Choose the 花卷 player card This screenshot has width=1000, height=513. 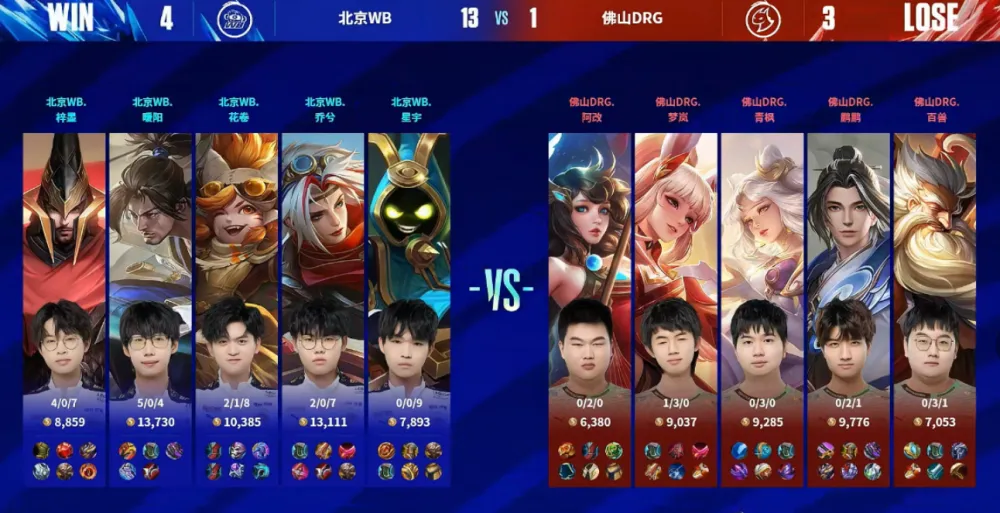tap(236, 262)
